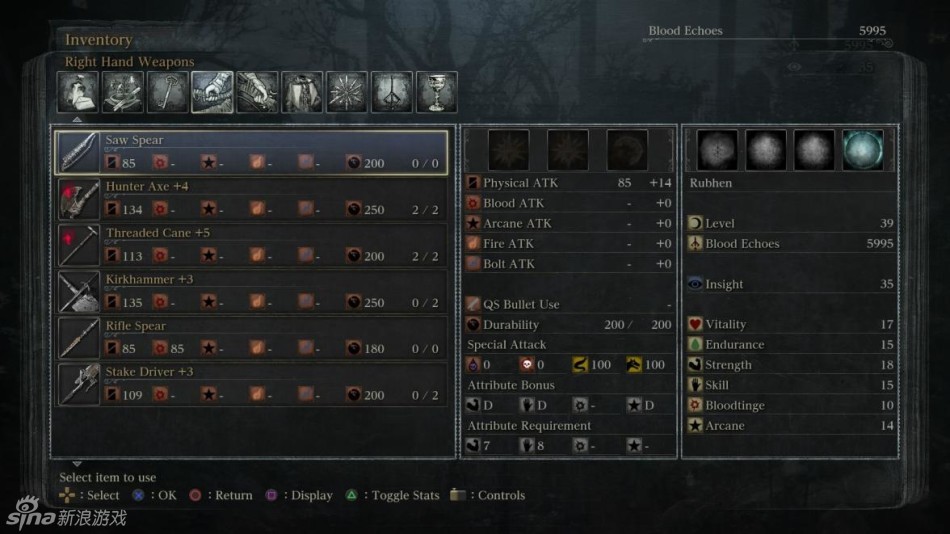Choose the Hunter Axe +4 entry

(x=251, y=198)
